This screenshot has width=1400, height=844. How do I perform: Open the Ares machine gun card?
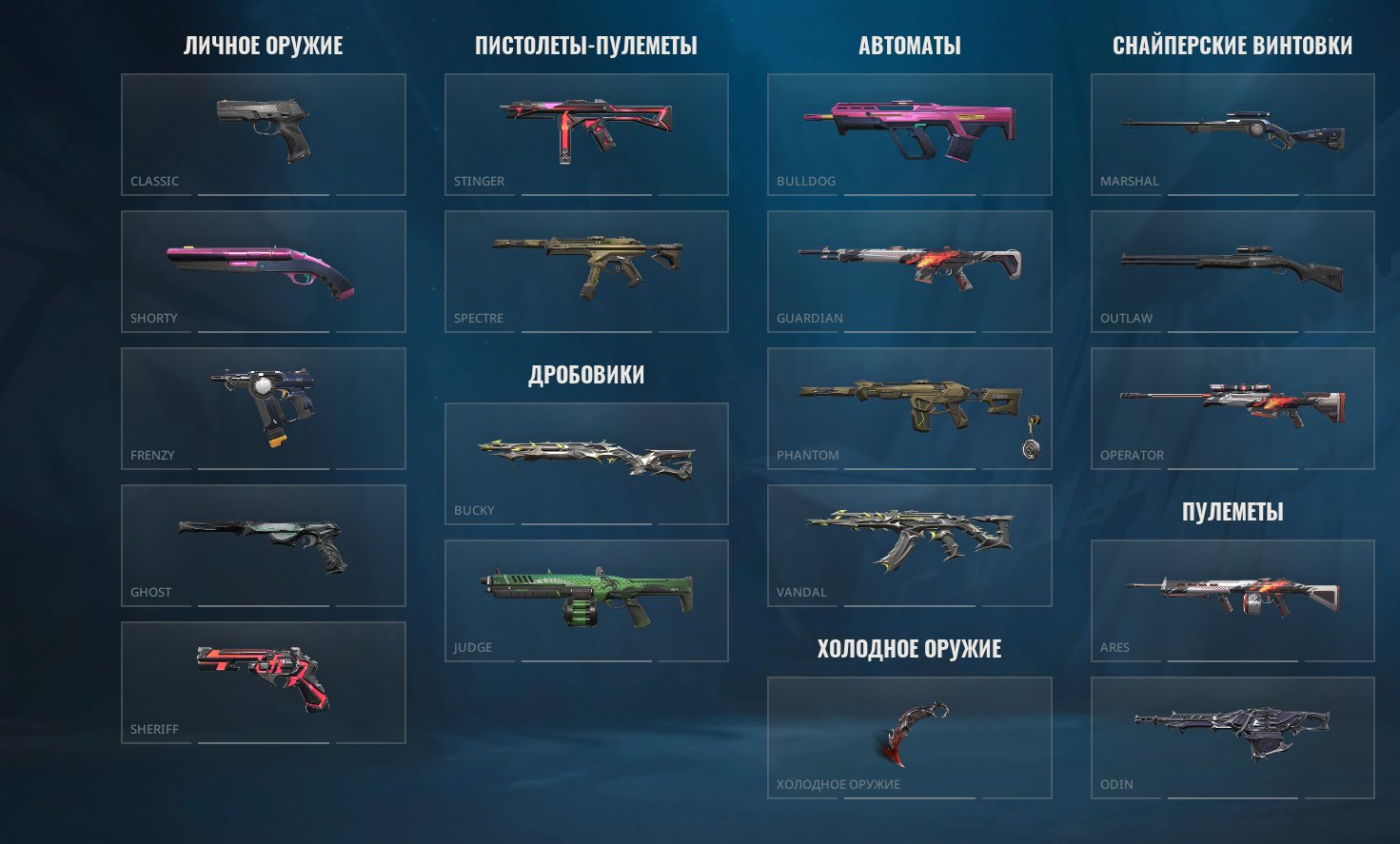tap(1231, 599)
